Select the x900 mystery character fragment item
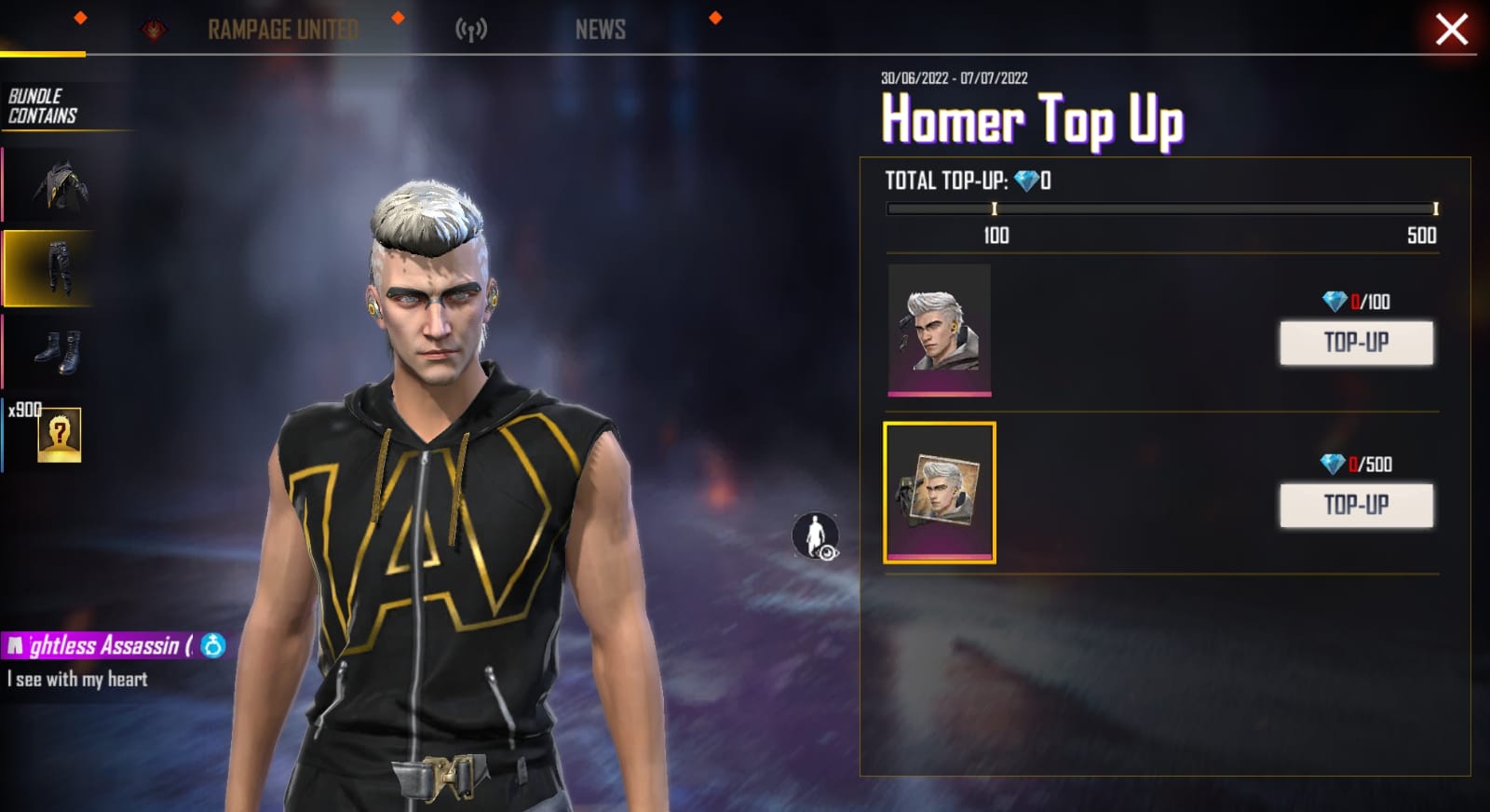This screenshot has height=812, width=1490. coord(58,434)
